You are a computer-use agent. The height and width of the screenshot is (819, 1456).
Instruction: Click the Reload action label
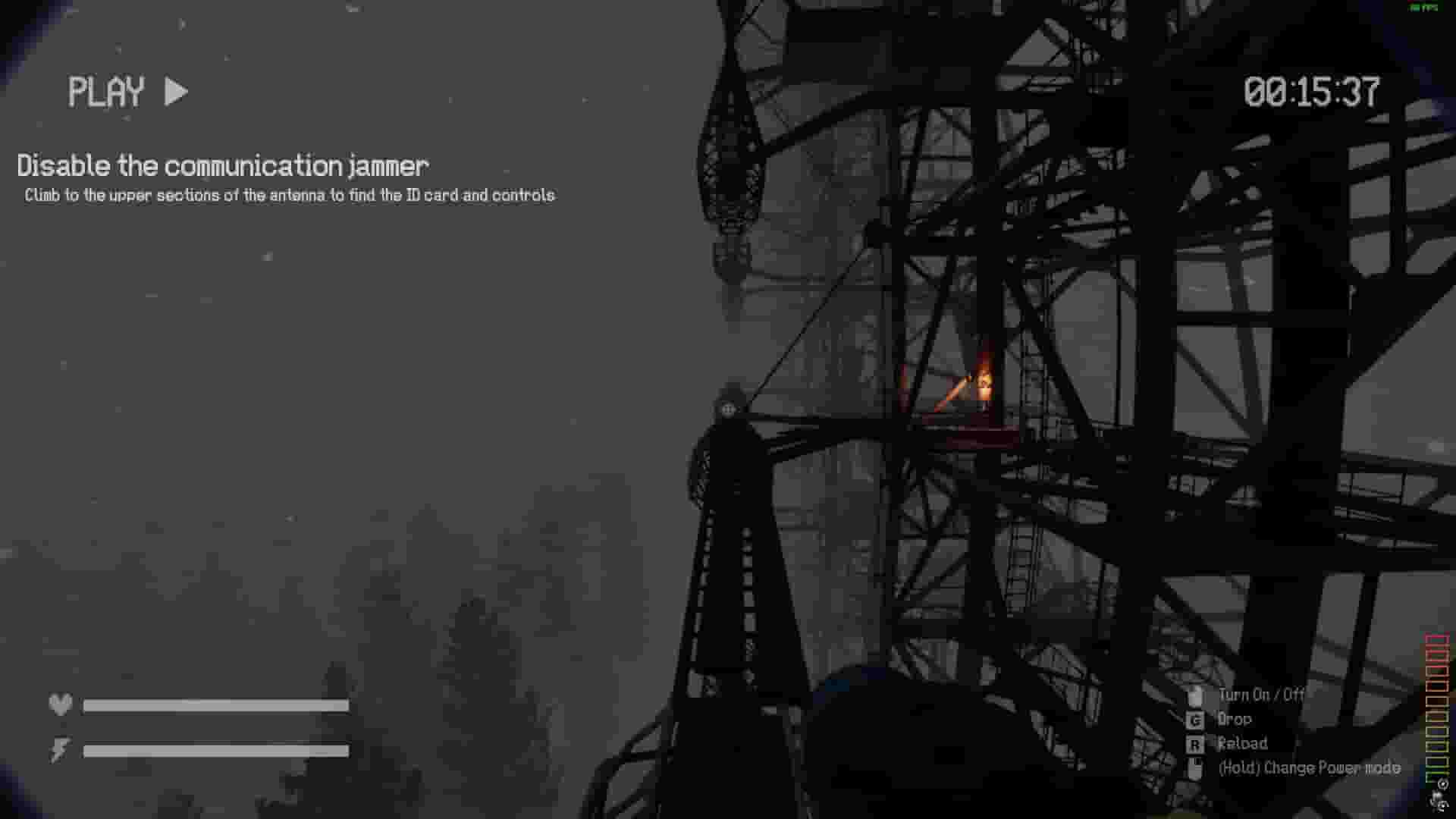click(x=1243, y=743)
